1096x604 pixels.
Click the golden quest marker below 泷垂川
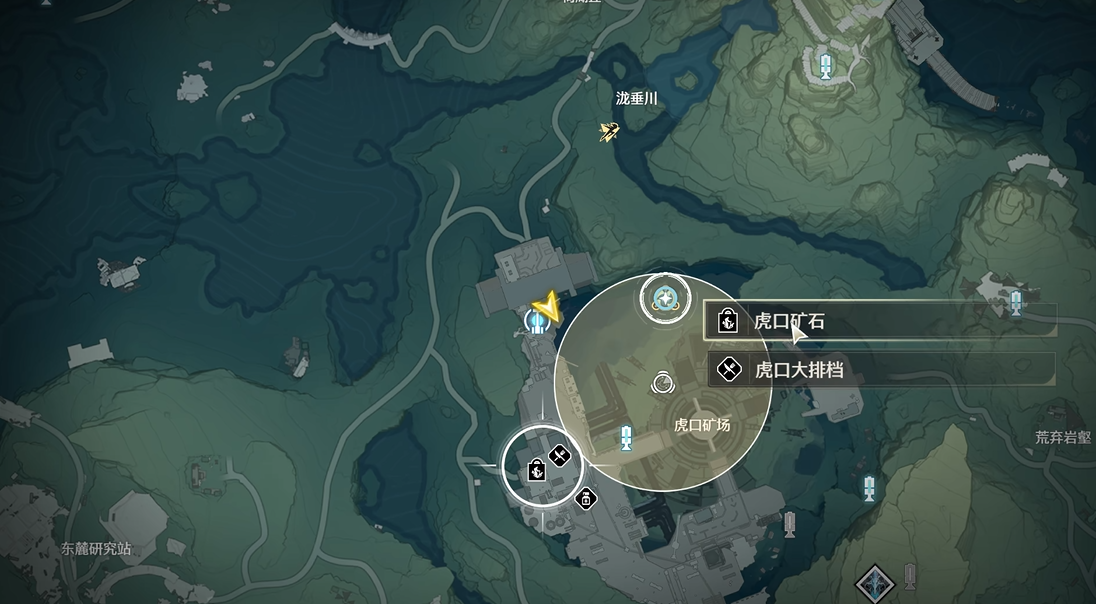[x=609, y=131]
